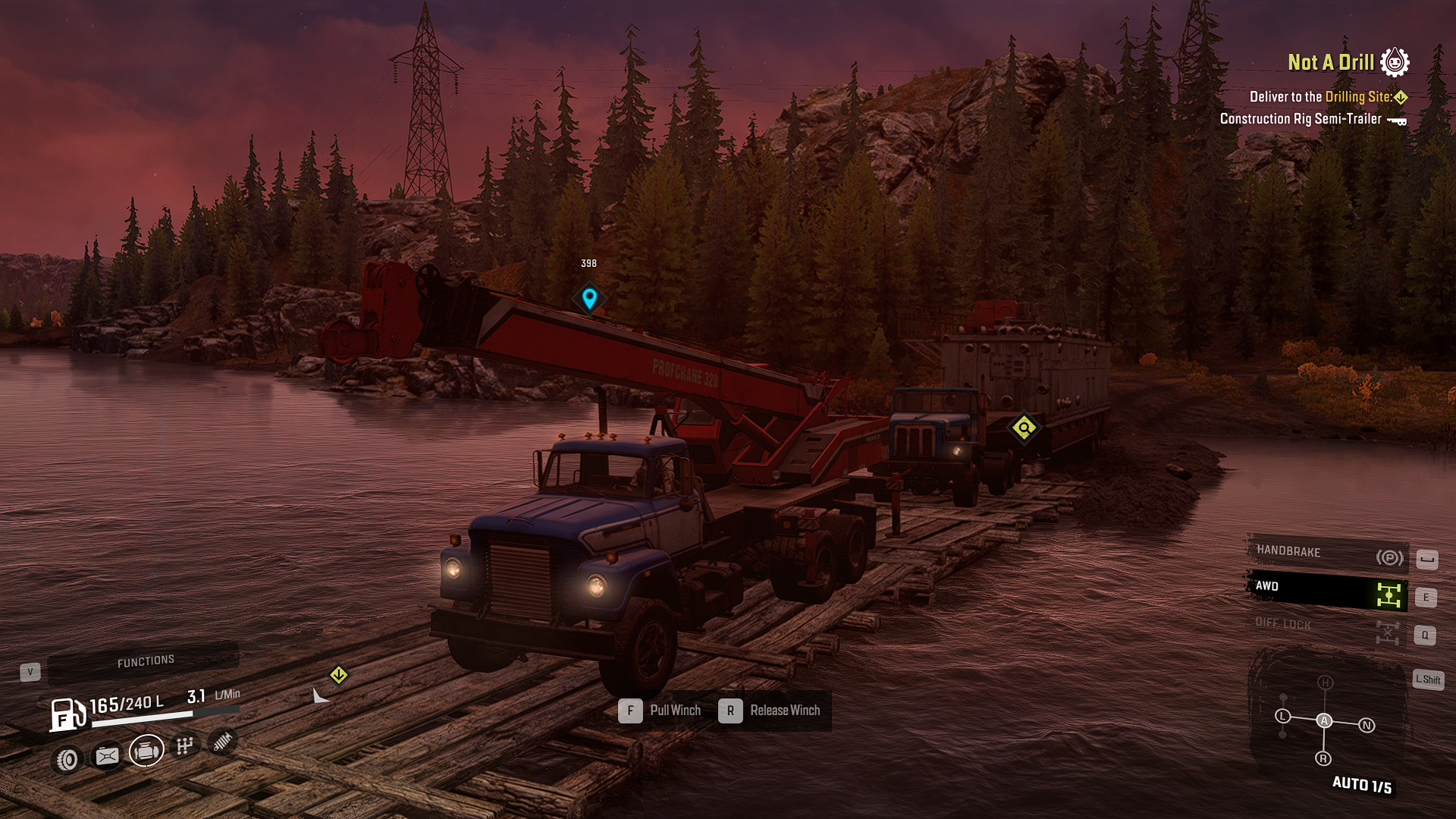Image resolution: width=1456 pixels, height=819 pixels.
Task: Select the highlighted engine status icon
Action: coord(146,751)
